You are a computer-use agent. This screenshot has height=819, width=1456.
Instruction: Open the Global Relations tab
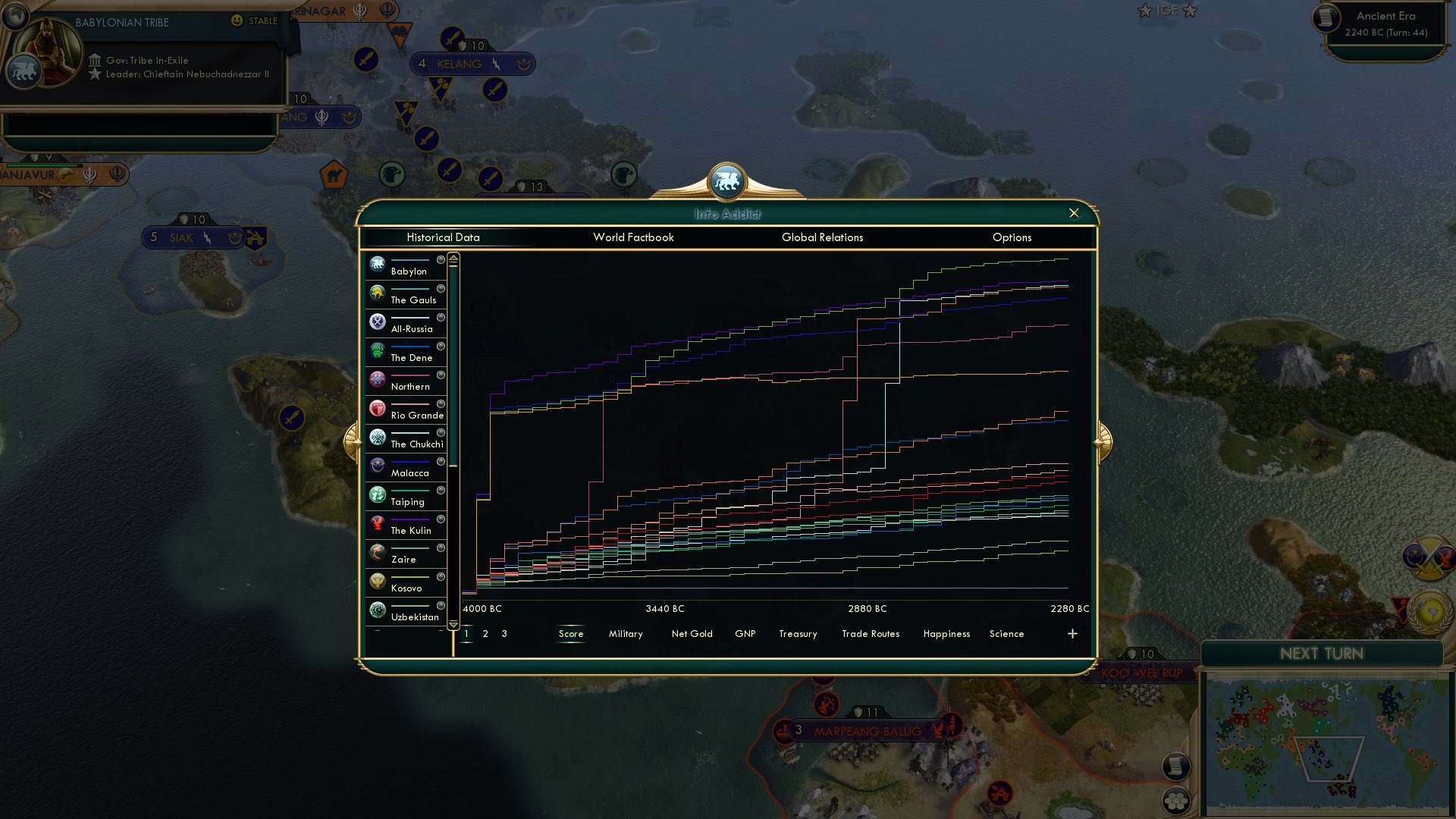(824, 237)
